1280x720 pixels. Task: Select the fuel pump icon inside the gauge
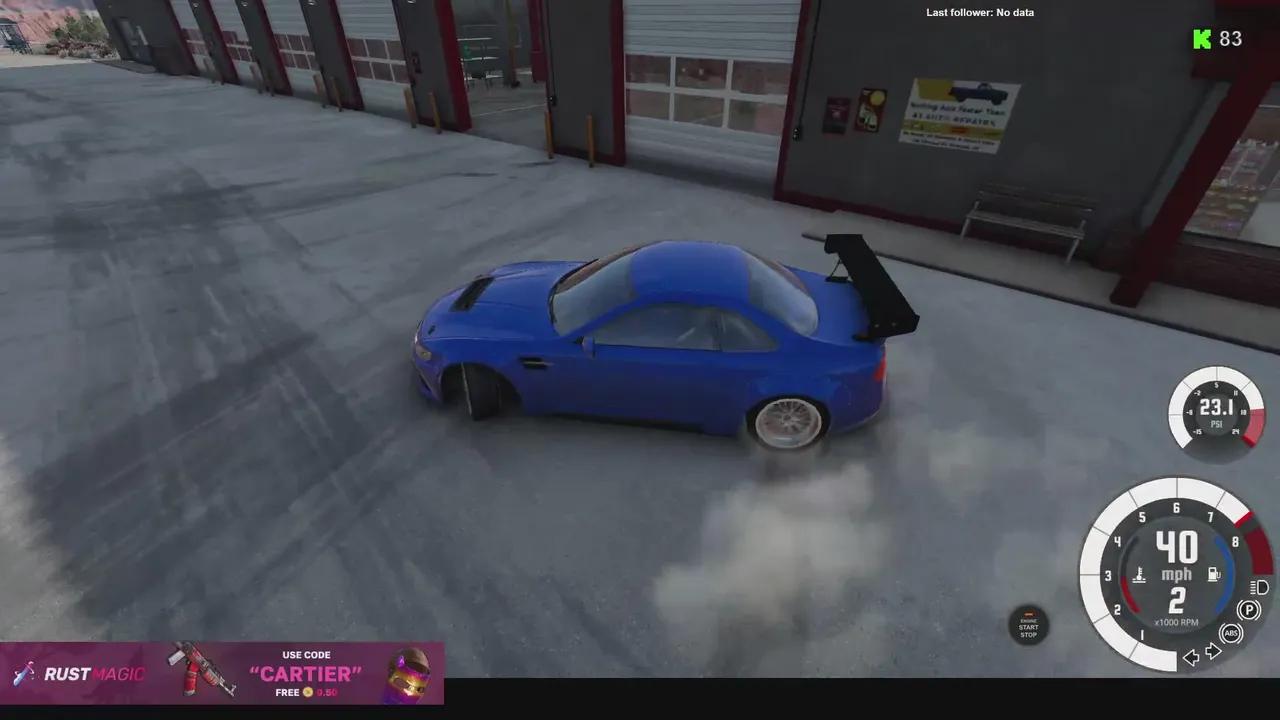(x=1213, y=572)
